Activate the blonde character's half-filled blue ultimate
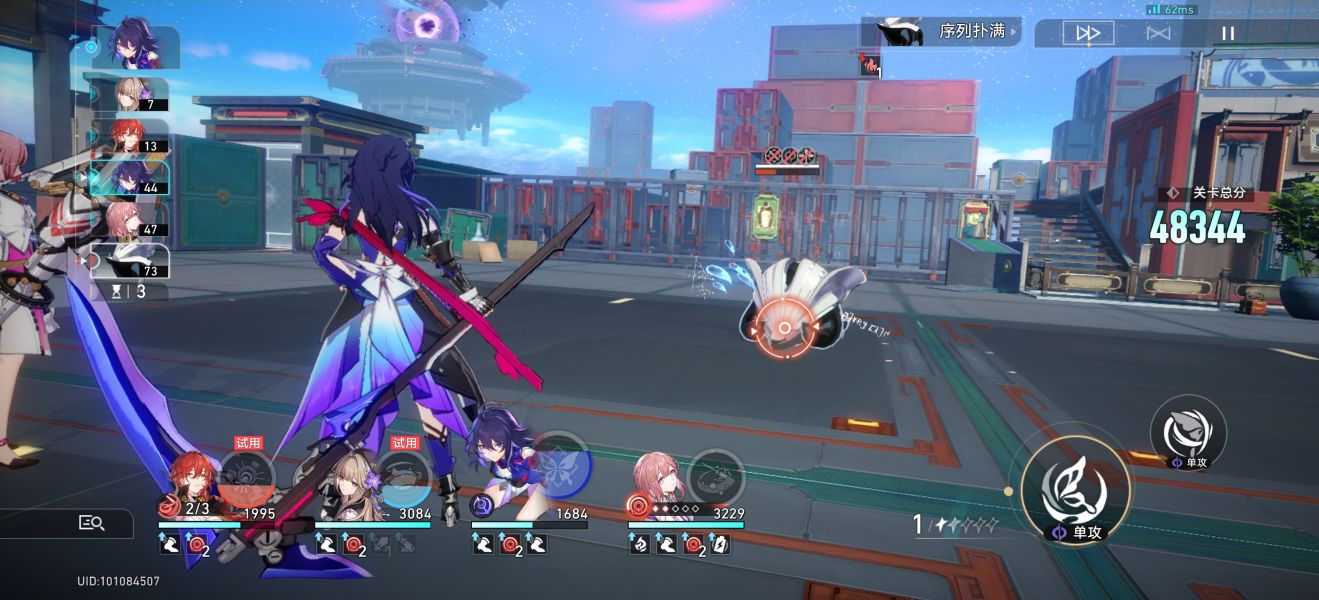This screenshot has width=1319, height=600. point(402,478)
